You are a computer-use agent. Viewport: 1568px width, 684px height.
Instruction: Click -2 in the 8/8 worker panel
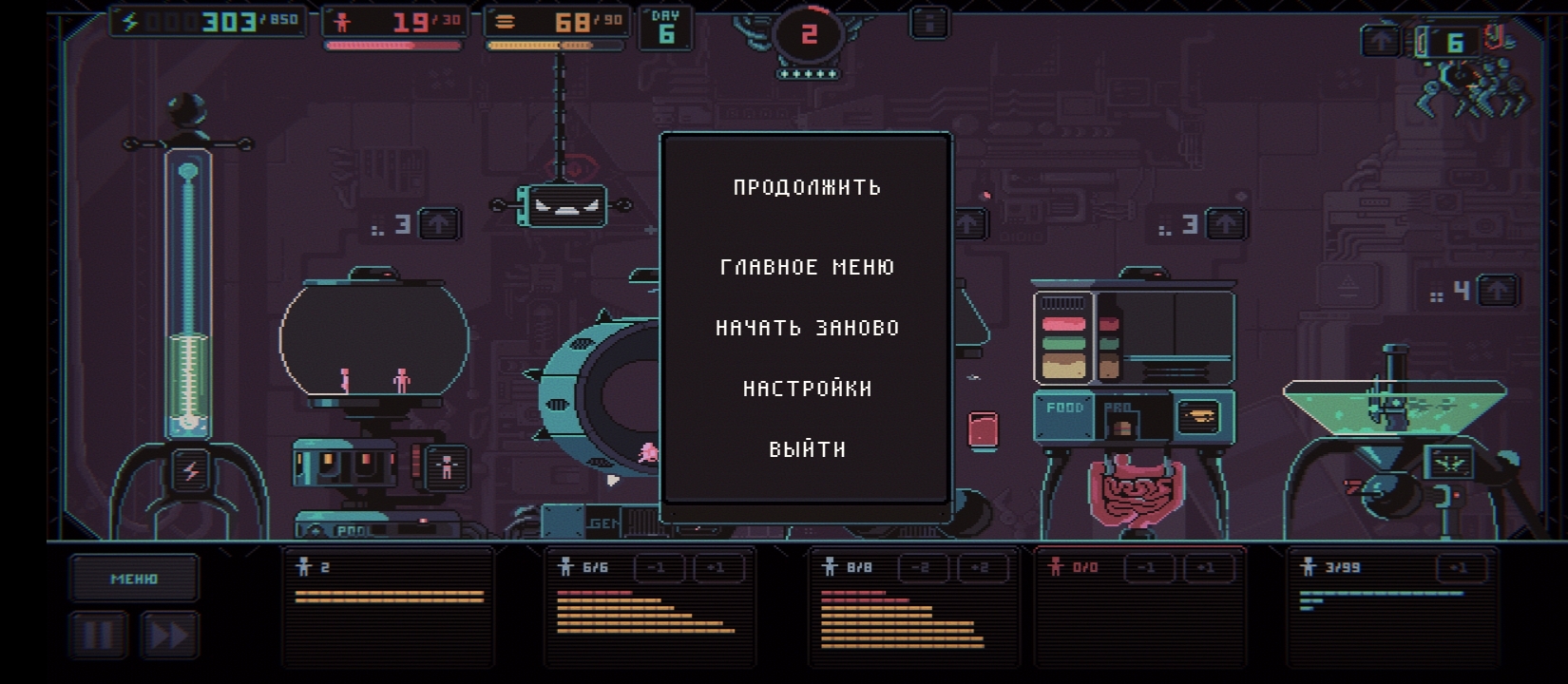point(921,568)
